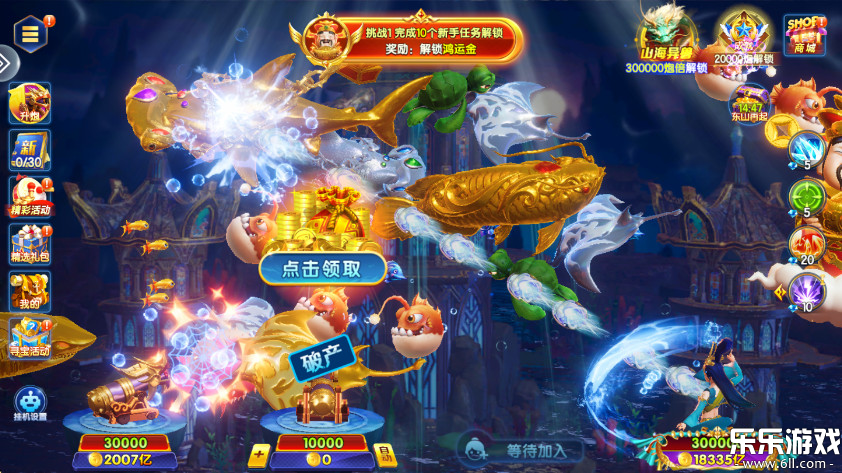The image size is (842, 473).
Task: Open the hamburger menu button
Action: [31, 33]
